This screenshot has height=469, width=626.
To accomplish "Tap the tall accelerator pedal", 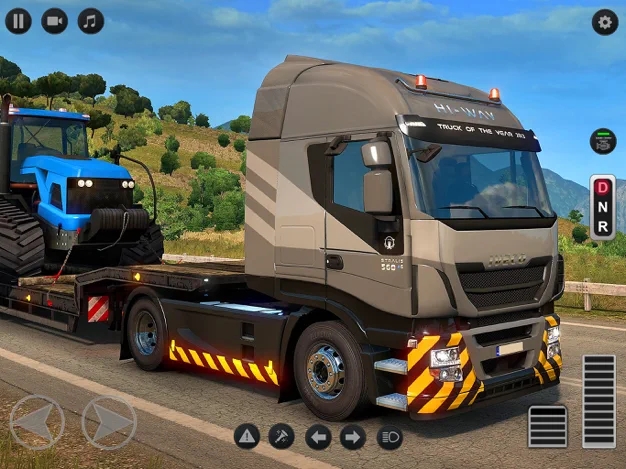I will [x=598, y=401].
